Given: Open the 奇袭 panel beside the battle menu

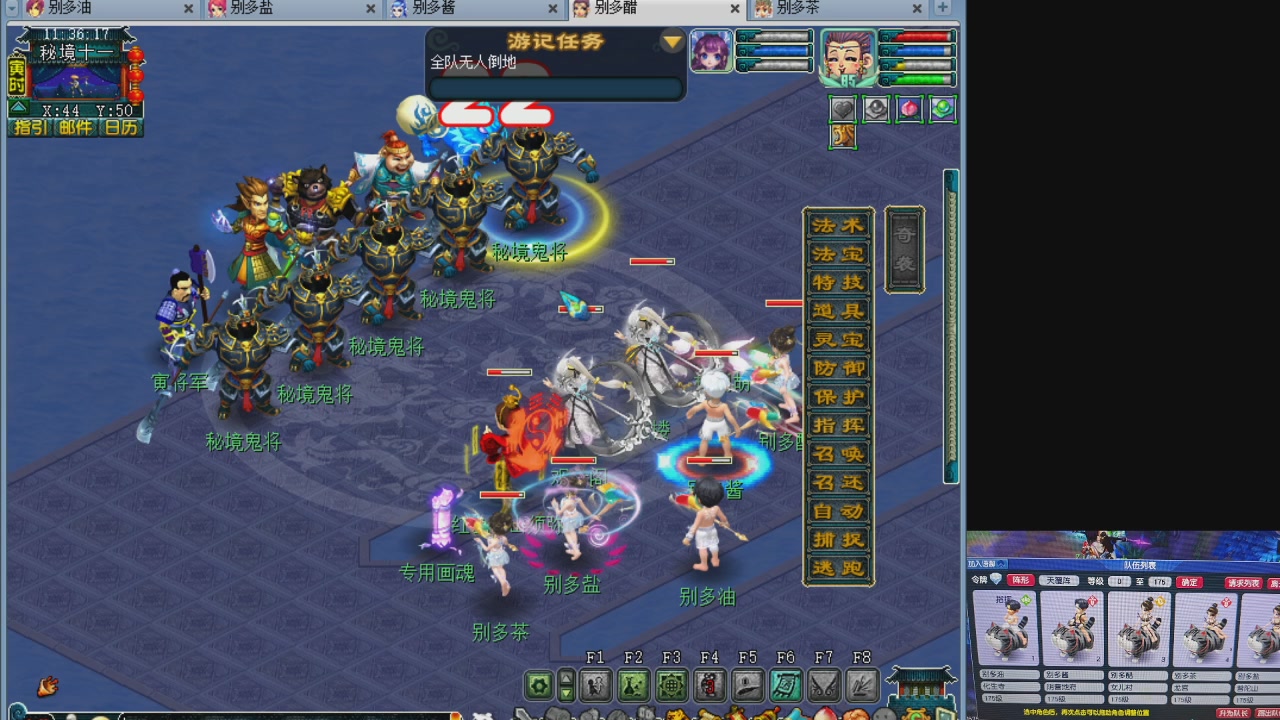Looking at the screenshot, I should (x=903, y=250).
